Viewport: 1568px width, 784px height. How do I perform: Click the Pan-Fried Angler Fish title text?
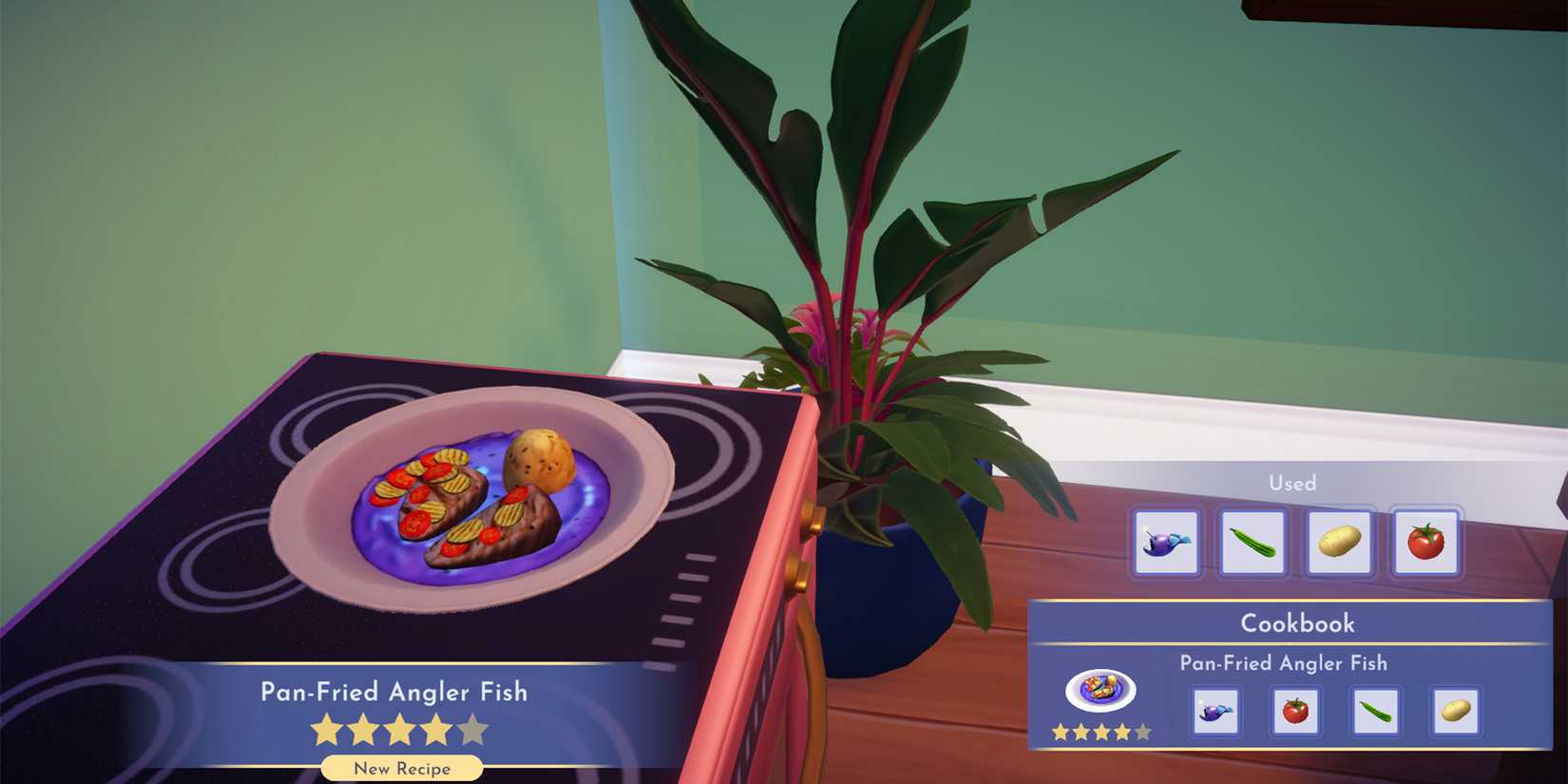point(392,693)
